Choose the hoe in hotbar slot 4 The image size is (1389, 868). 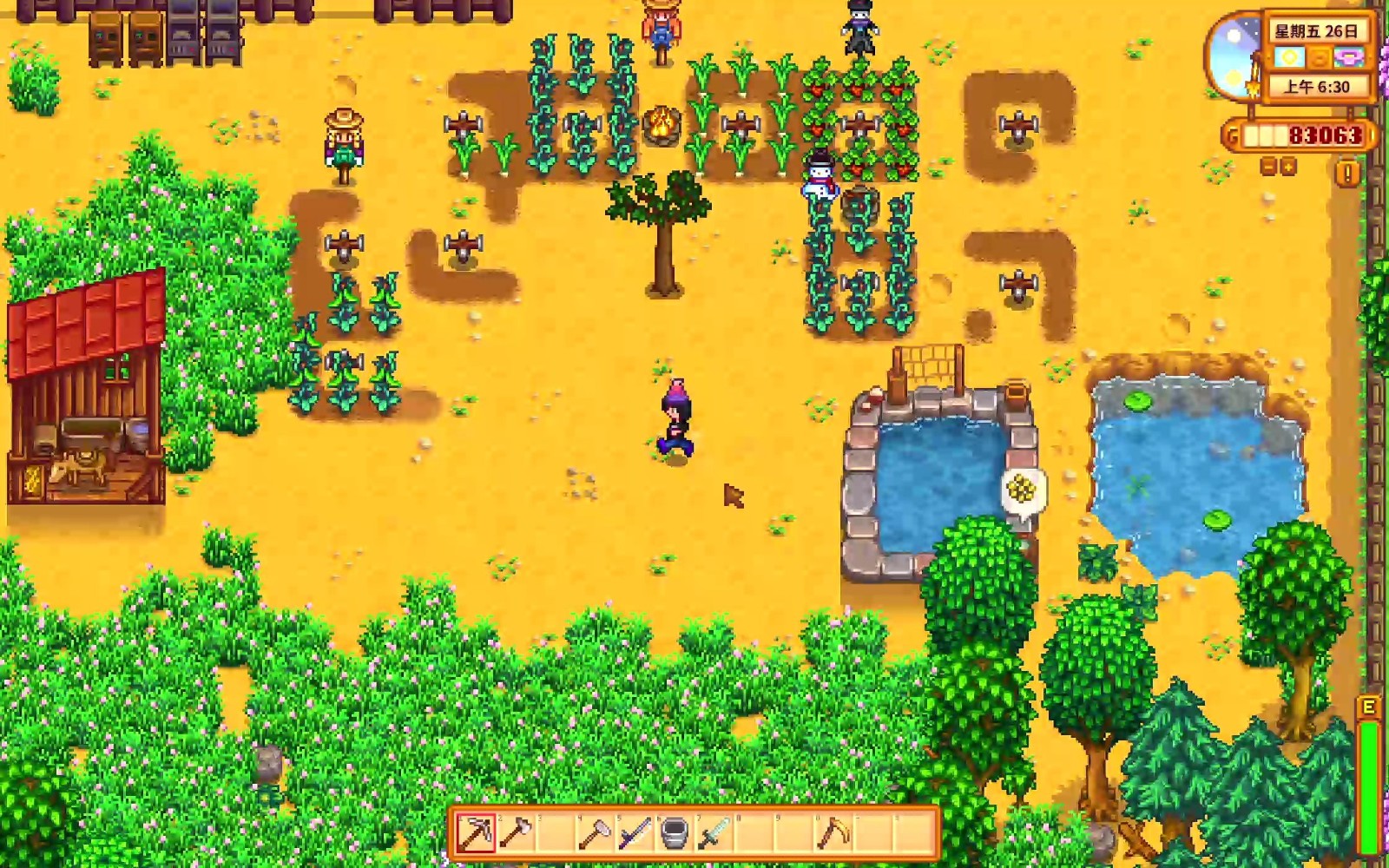coord(595,833)
